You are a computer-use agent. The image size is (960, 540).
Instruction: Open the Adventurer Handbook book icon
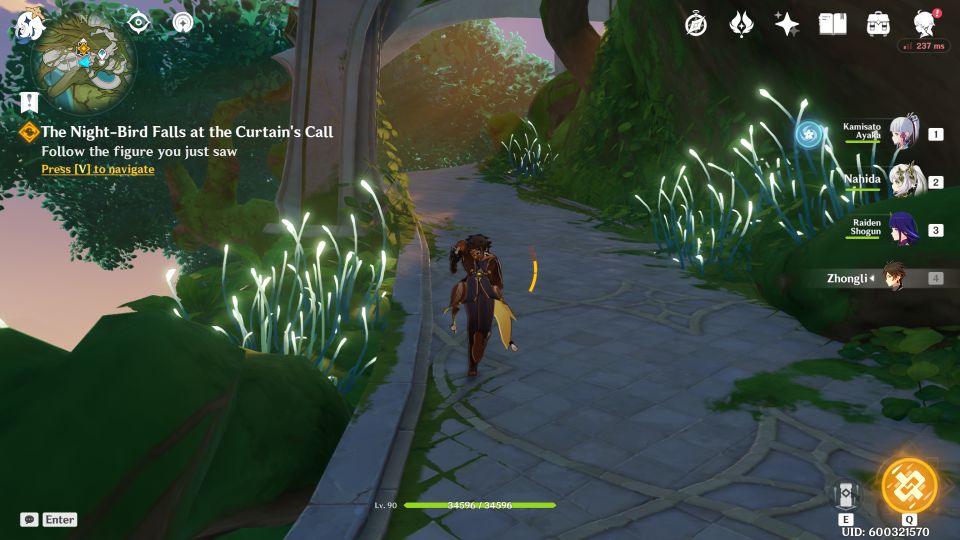coord(832,24)
